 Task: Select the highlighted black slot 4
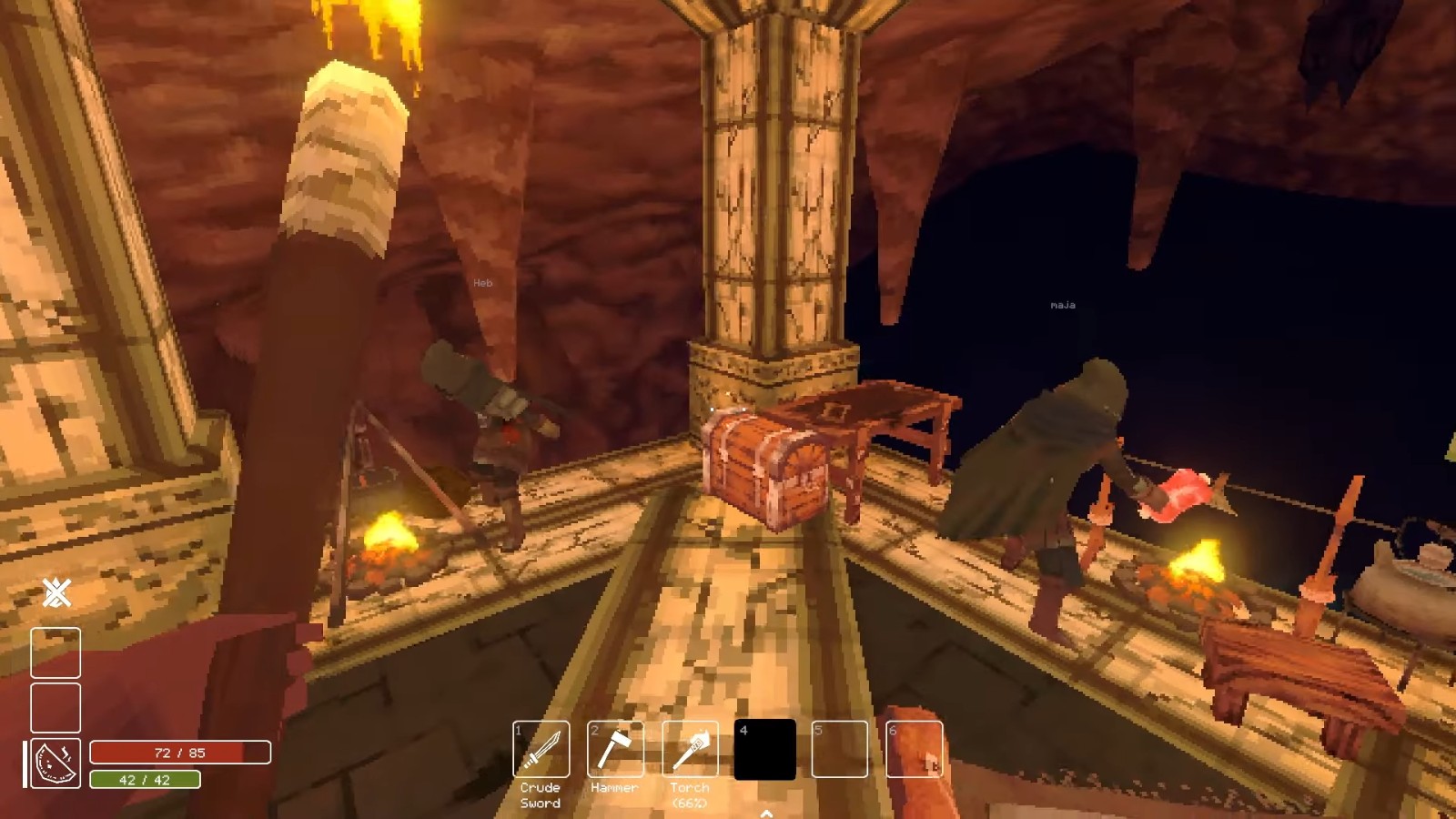point(764,749)
